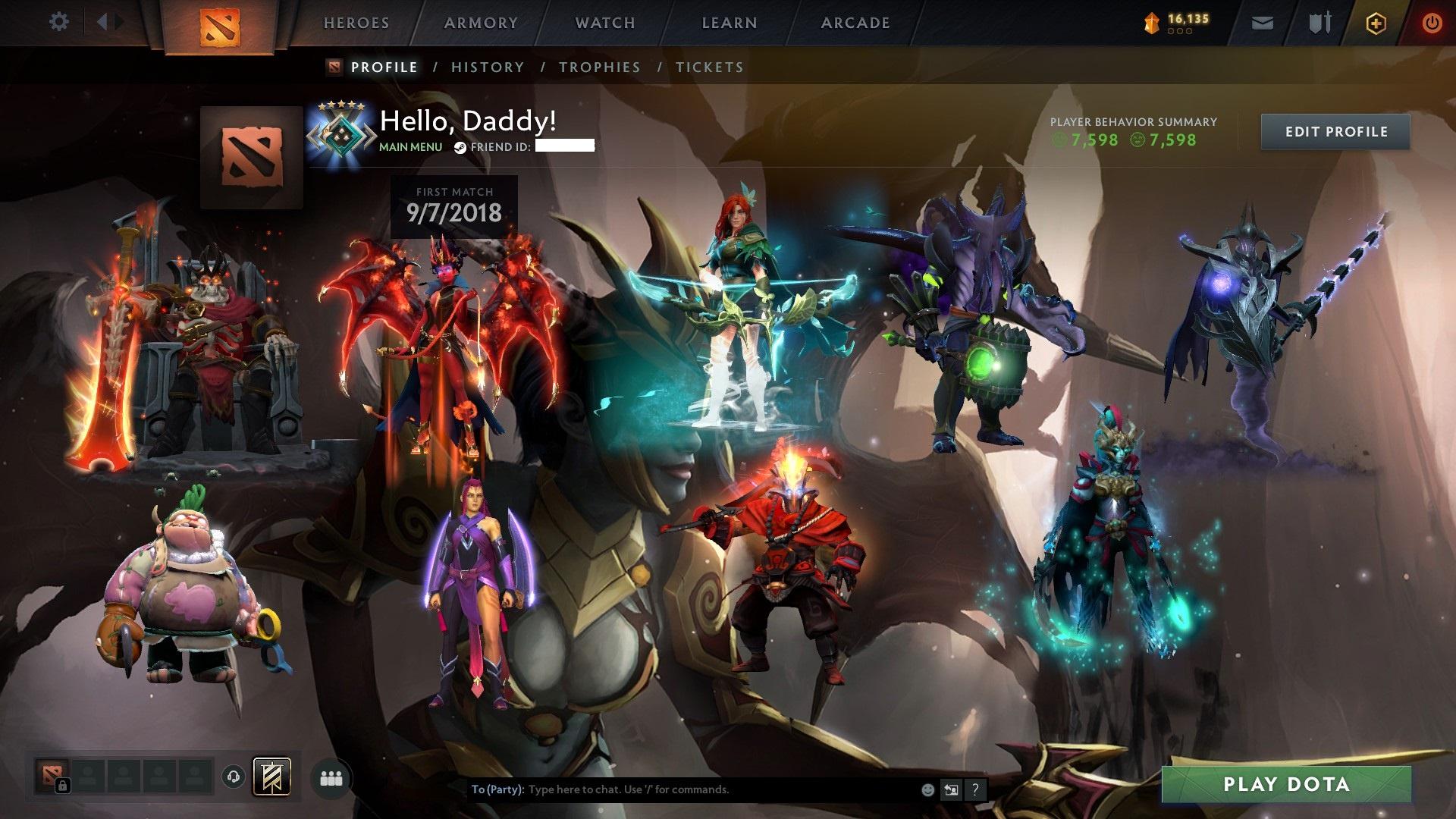This screenshot has width=1456, height=819.
Task: Click the battle level circles under 16,135
Action: click(x=1180, y=32)
